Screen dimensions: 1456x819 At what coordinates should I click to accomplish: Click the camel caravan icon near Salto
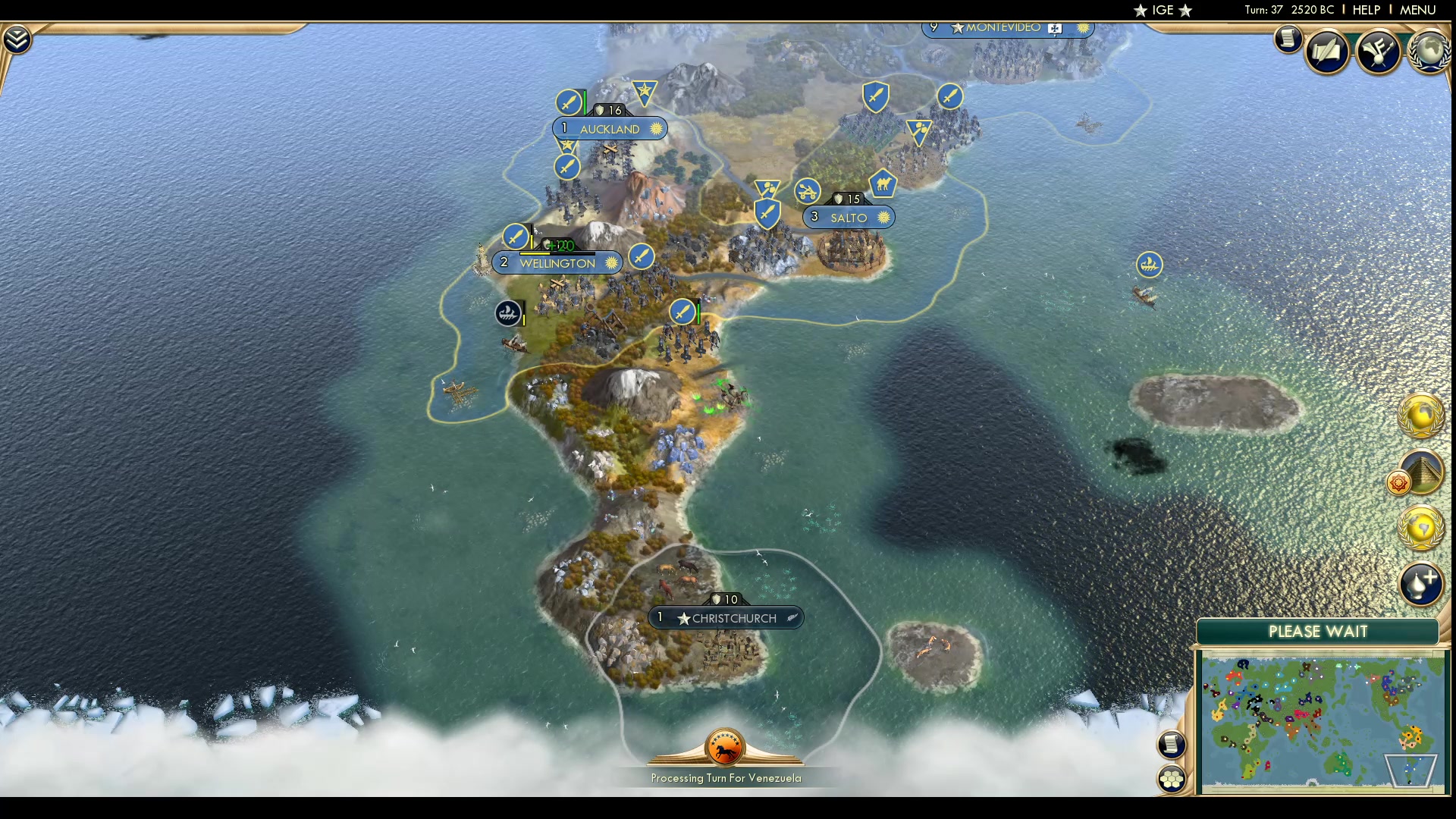(x=883, y=184)
